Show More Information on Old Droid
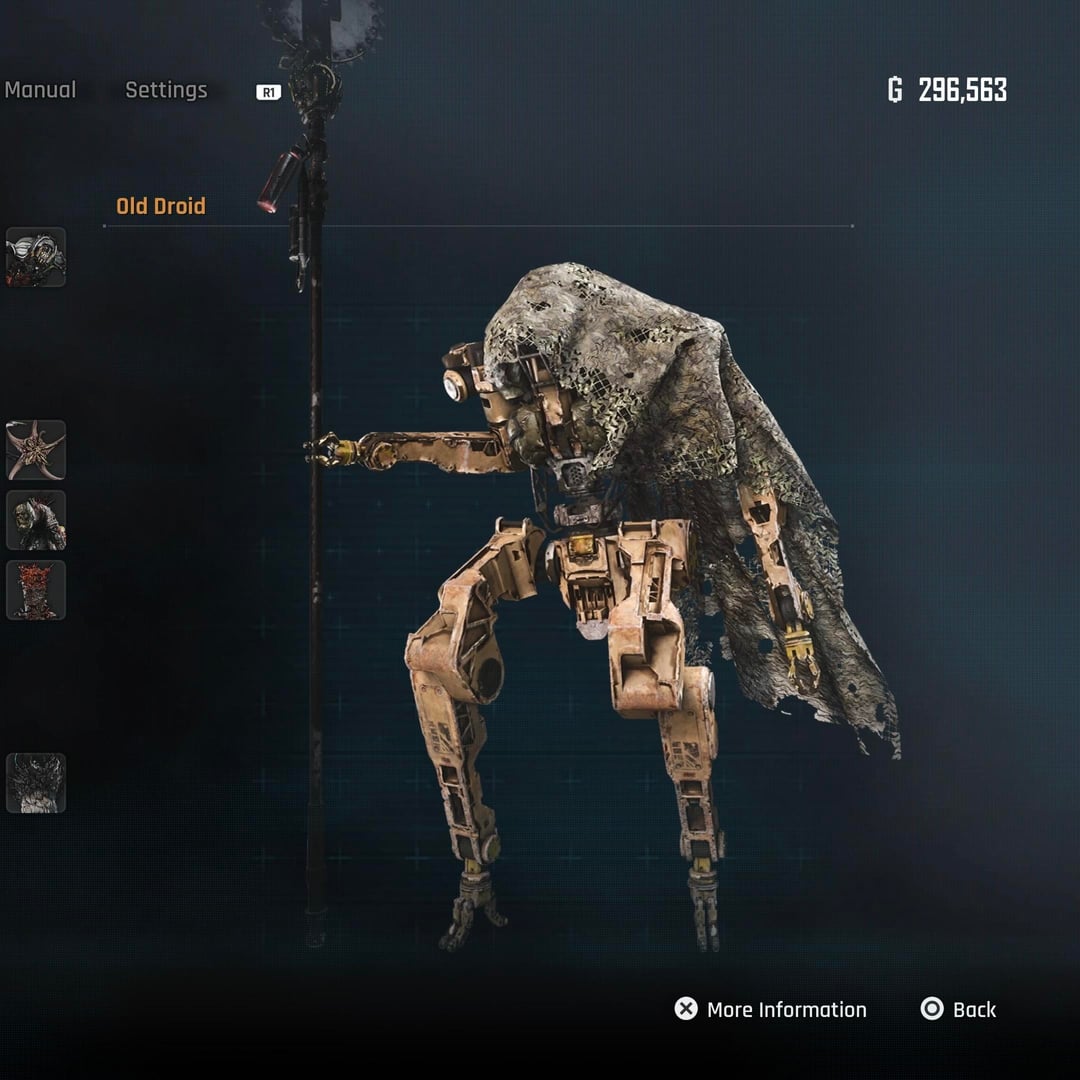The height and width of the screenshot is (1080, 1080). (x=770, y=1010)
